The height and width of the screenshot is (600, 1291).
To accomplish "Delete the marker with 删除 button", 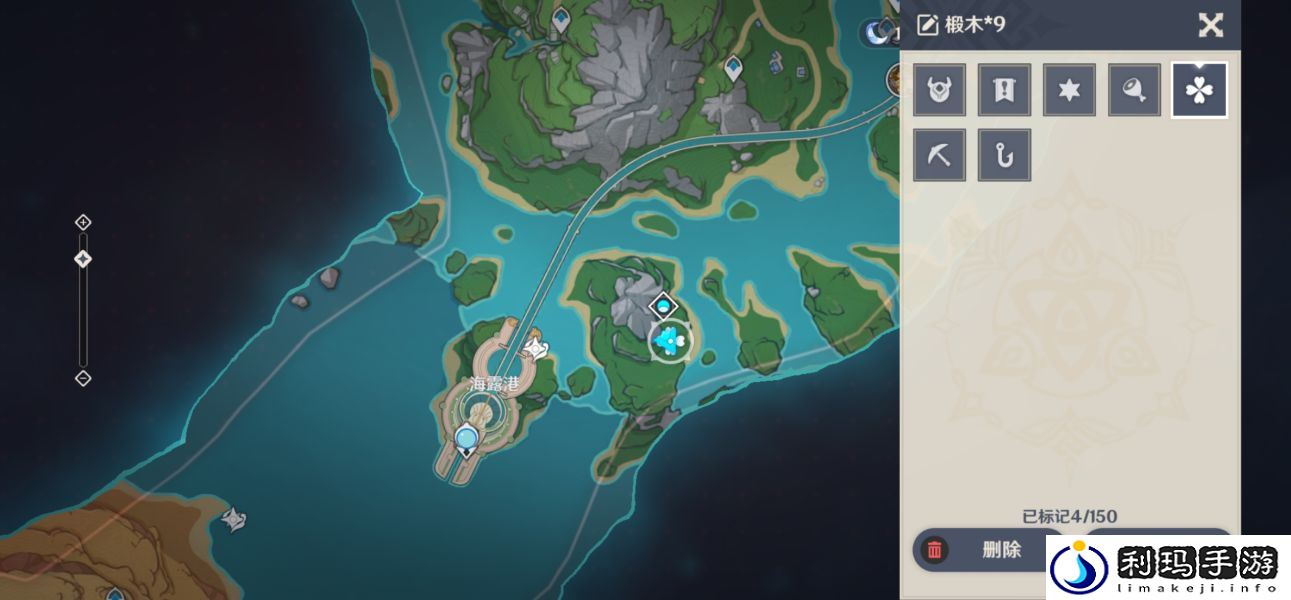I will 985,550.
